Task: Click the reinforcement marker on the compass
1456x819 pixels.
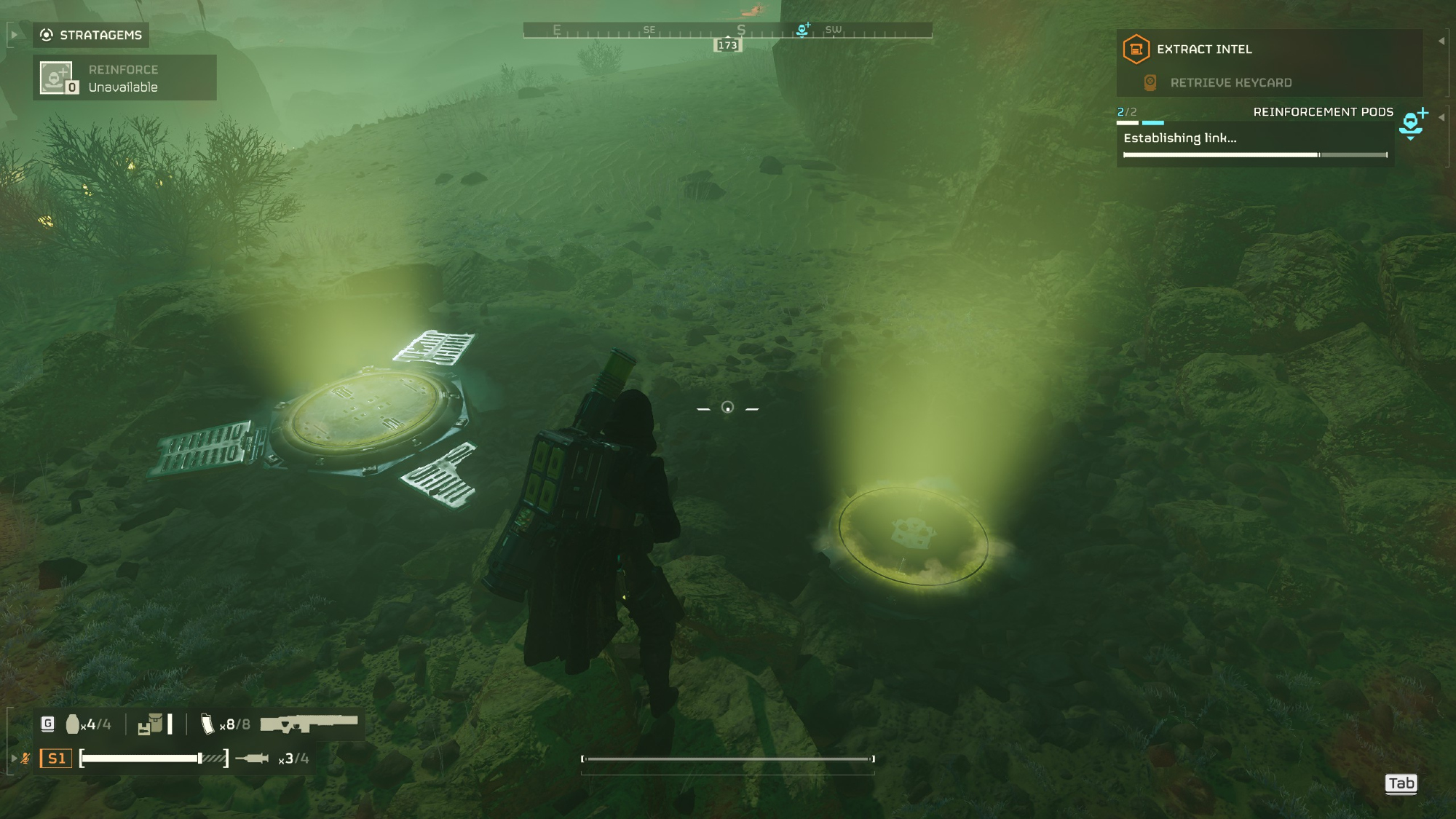Action: (803, 30)
